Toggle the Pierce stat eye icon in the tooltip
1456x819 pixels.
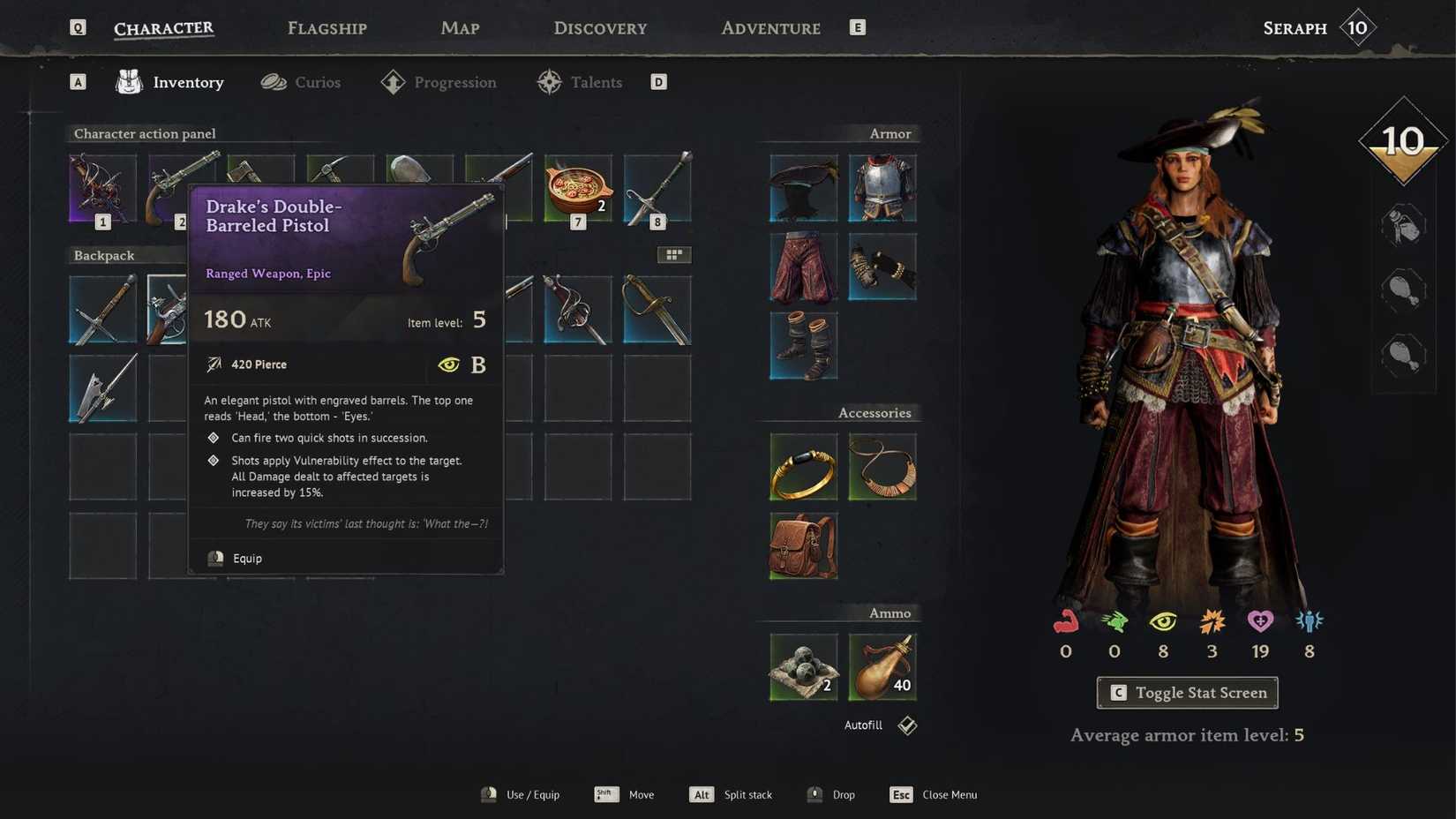click(x=449, y=364)
